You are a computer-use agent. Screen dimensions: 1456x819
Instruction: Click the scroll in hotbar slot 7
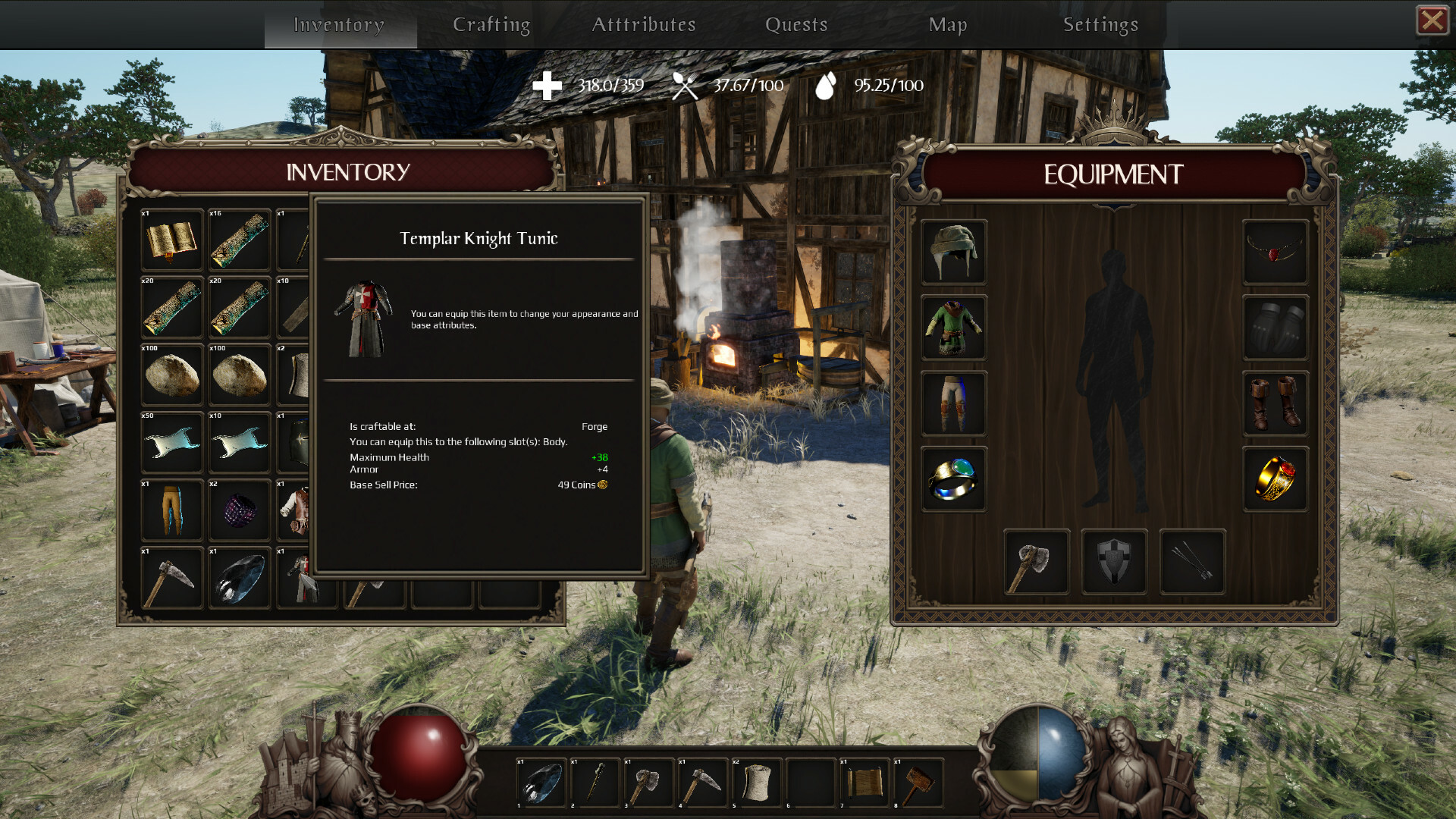click(866, 782)
